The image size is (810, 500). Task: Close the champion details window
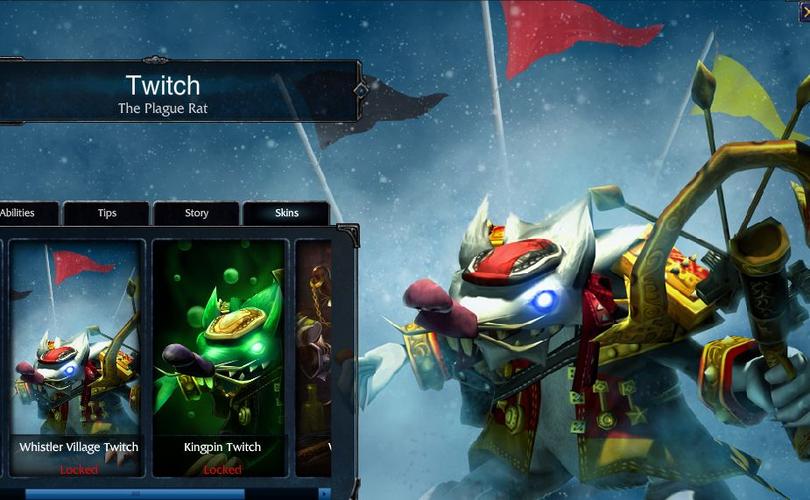pos(803,10)
